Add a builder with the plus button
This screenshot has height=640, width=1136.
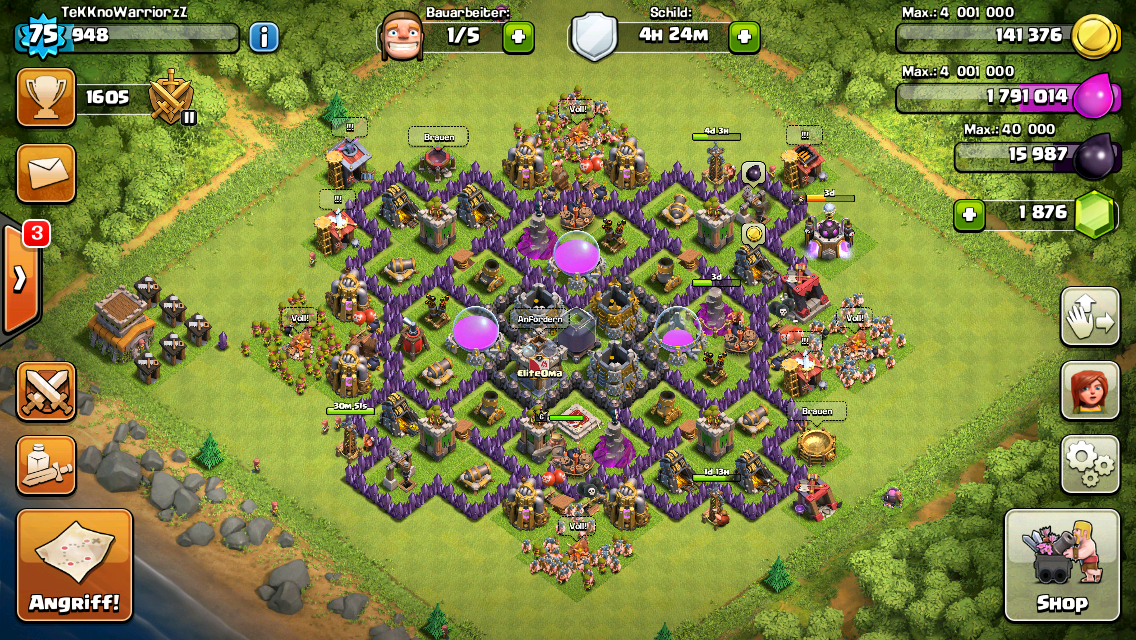coord(518,37)
